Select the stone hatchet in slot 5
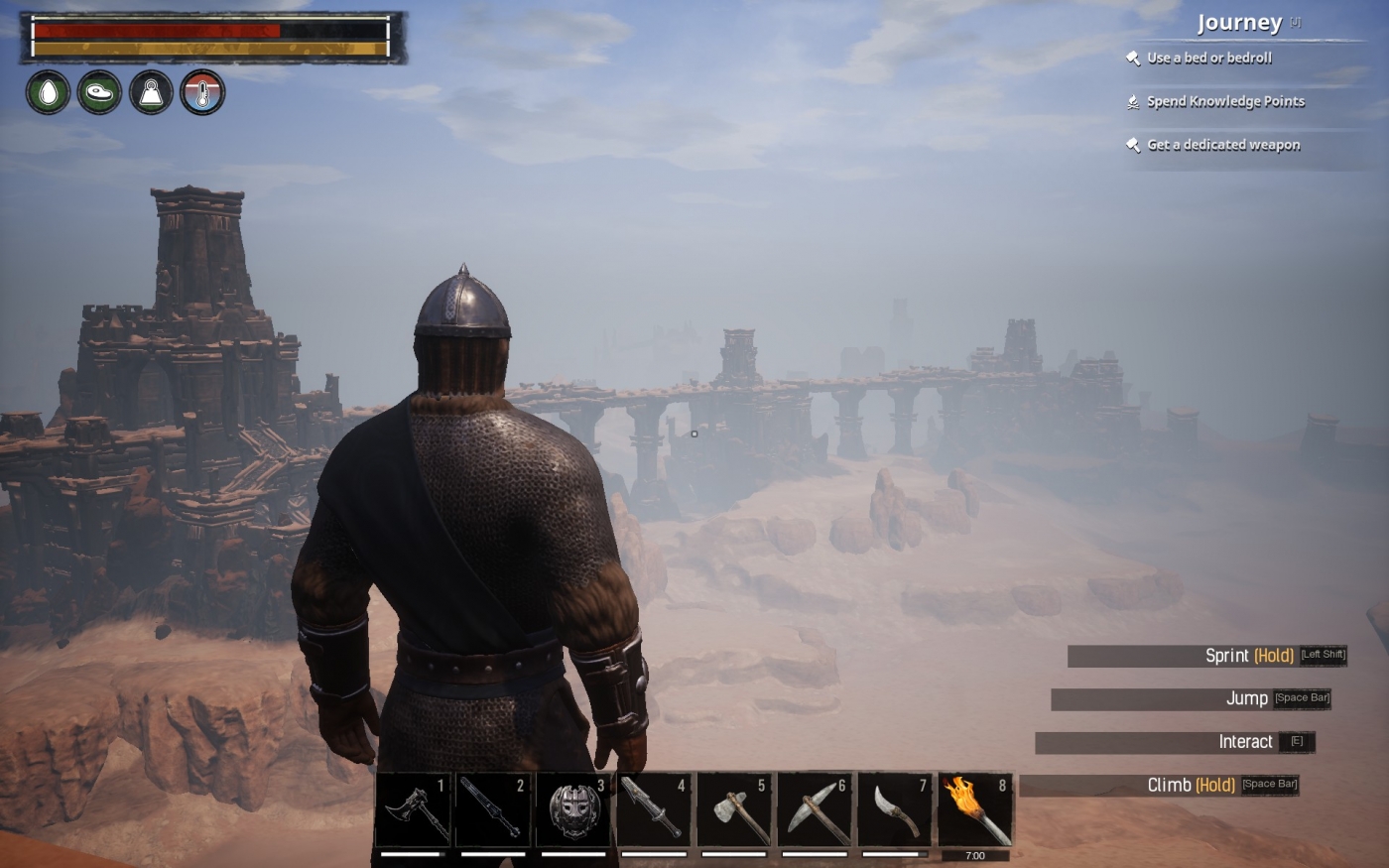The image size is (1389, 868). [x=734, y=808]
